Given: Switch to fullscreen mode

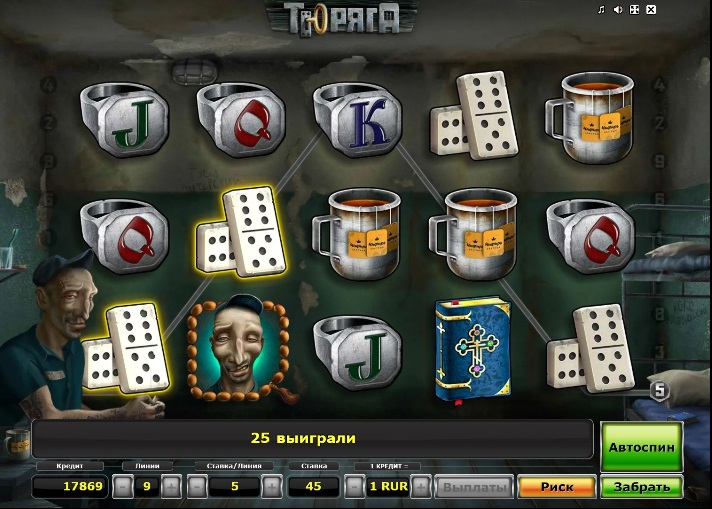Looking at the screenshot, I should click(x=635, y=10).
